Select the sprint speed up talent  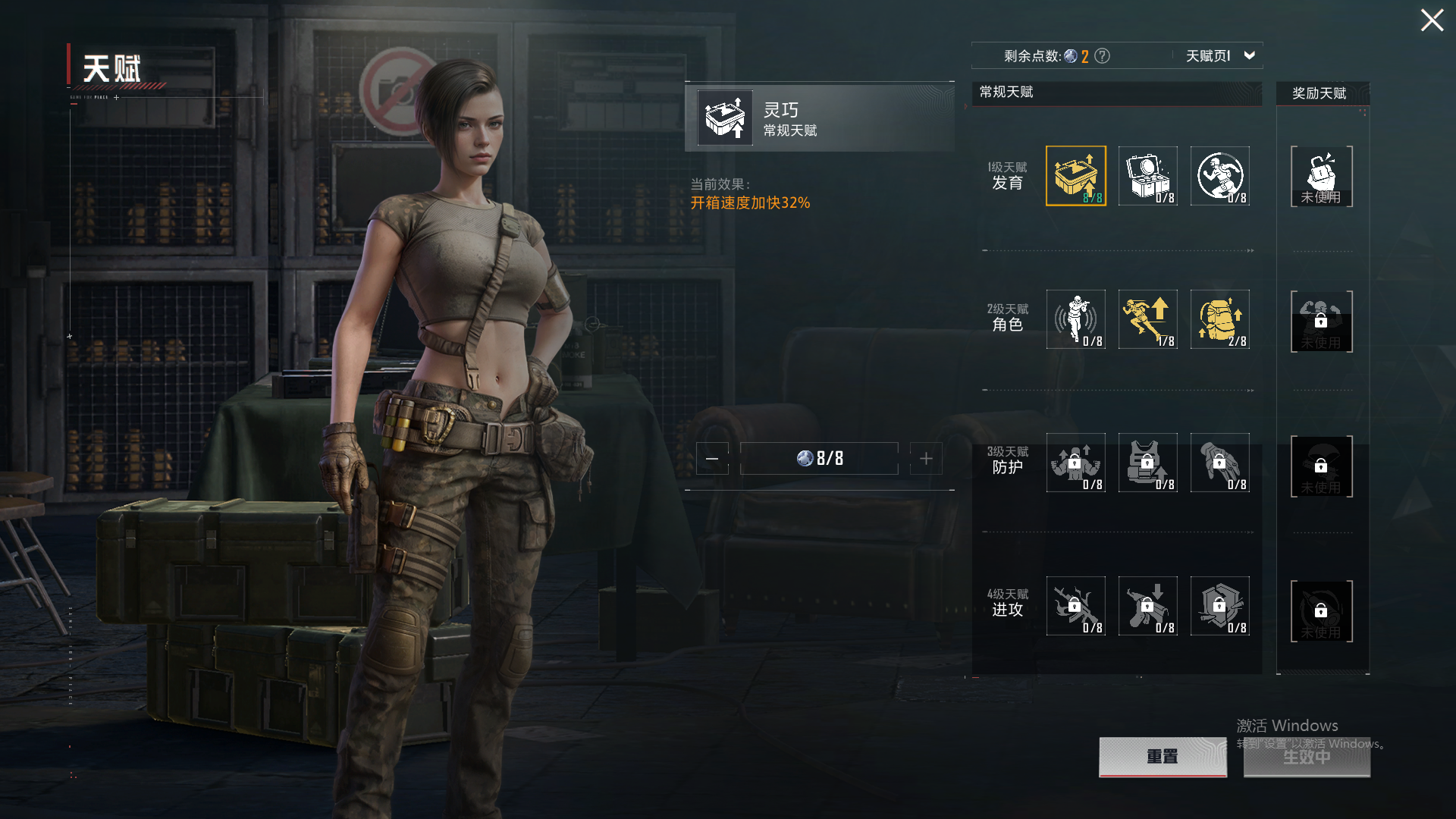click(1147, 319)
